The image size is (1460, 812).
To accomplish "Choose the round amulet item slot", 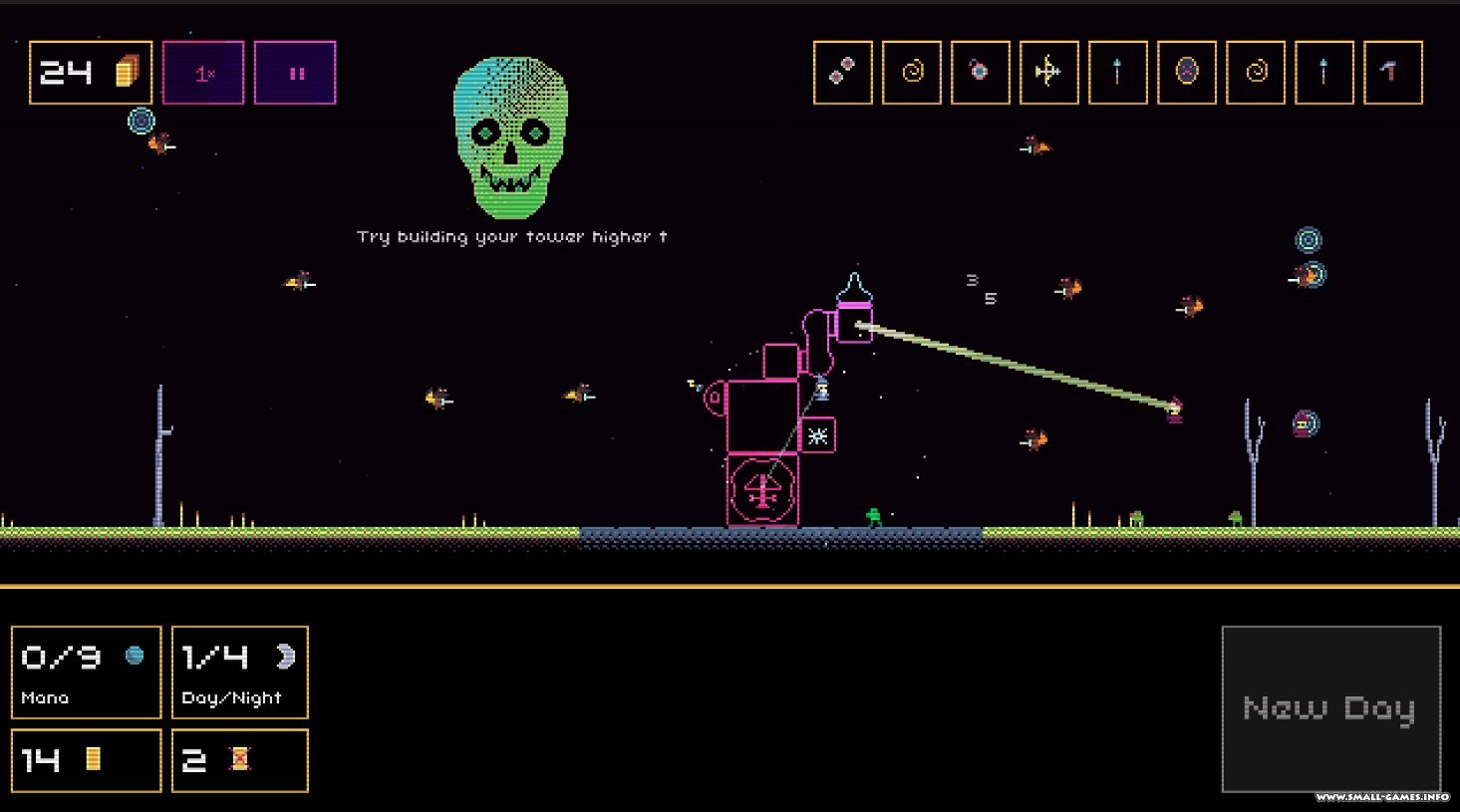I will [x=981, y=72].
